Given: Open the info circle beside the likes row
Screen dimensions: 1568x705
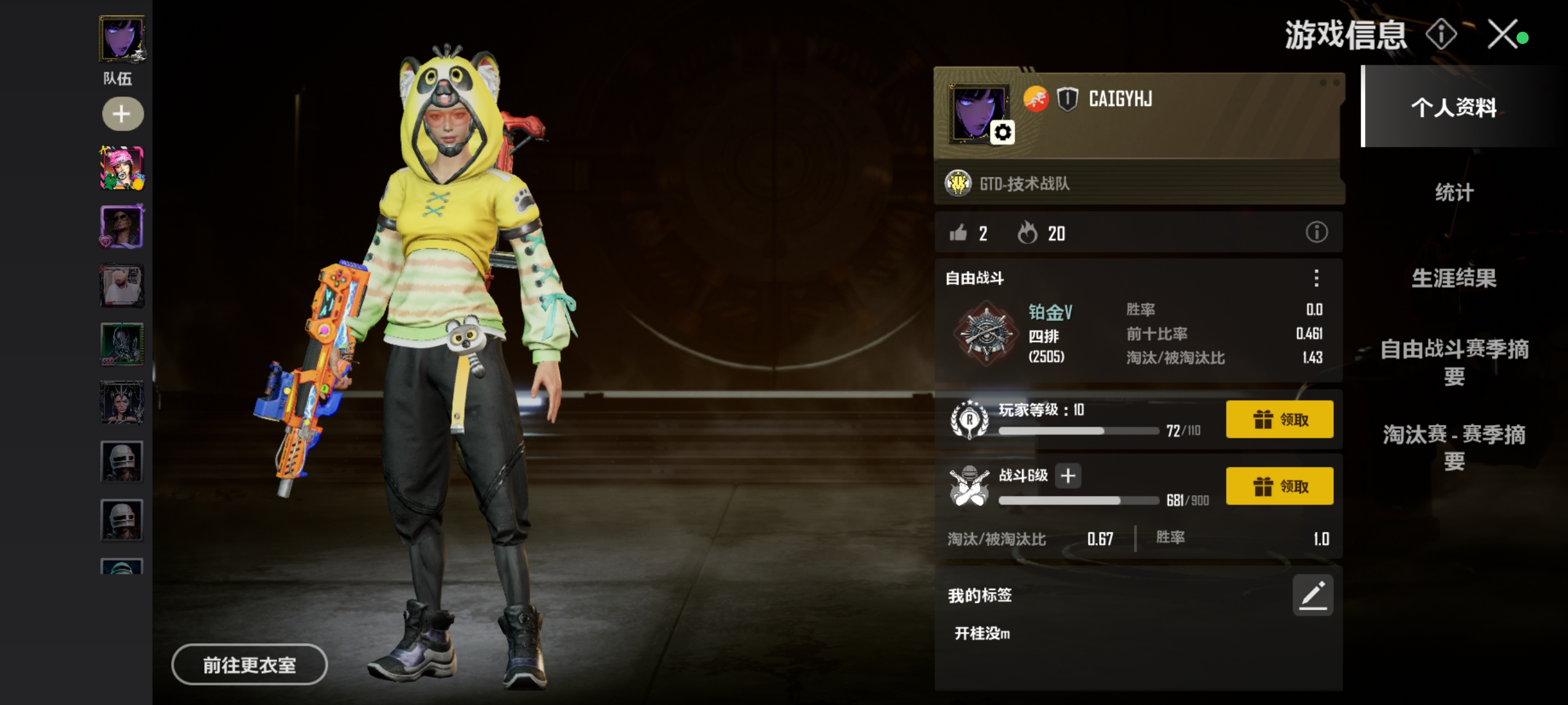Looking at the screenshot, I should pos(1316,232).
